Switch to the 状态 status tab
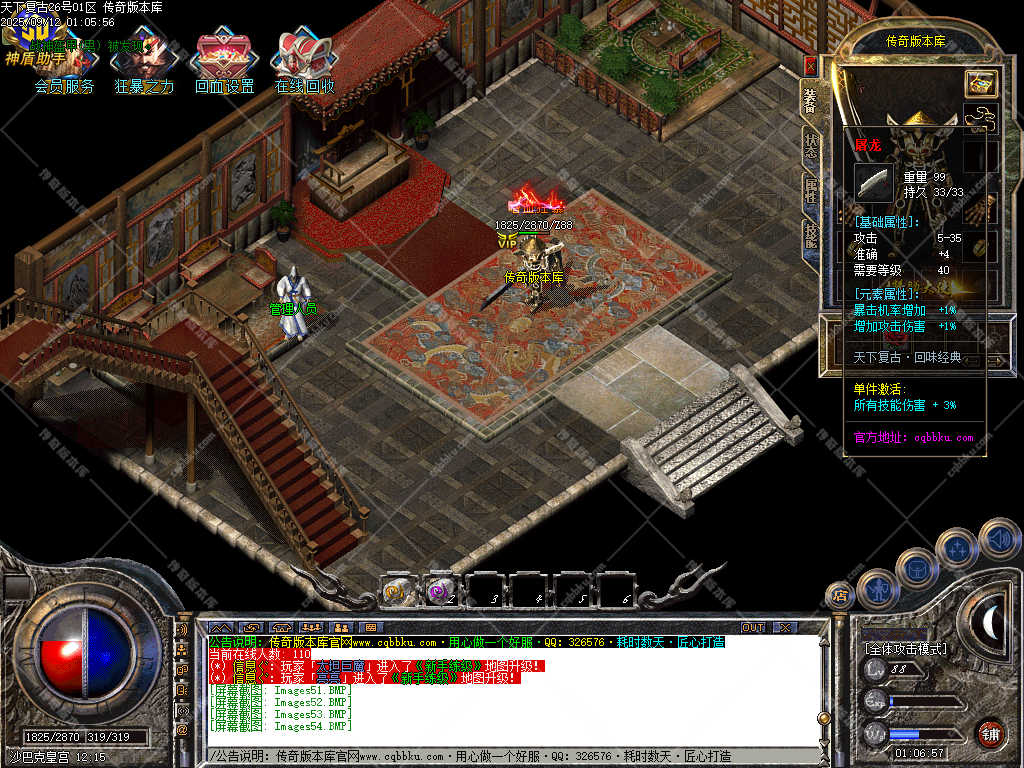This screenshot has height=768, width=1024. pyautogui.click(x=810, y=145)
